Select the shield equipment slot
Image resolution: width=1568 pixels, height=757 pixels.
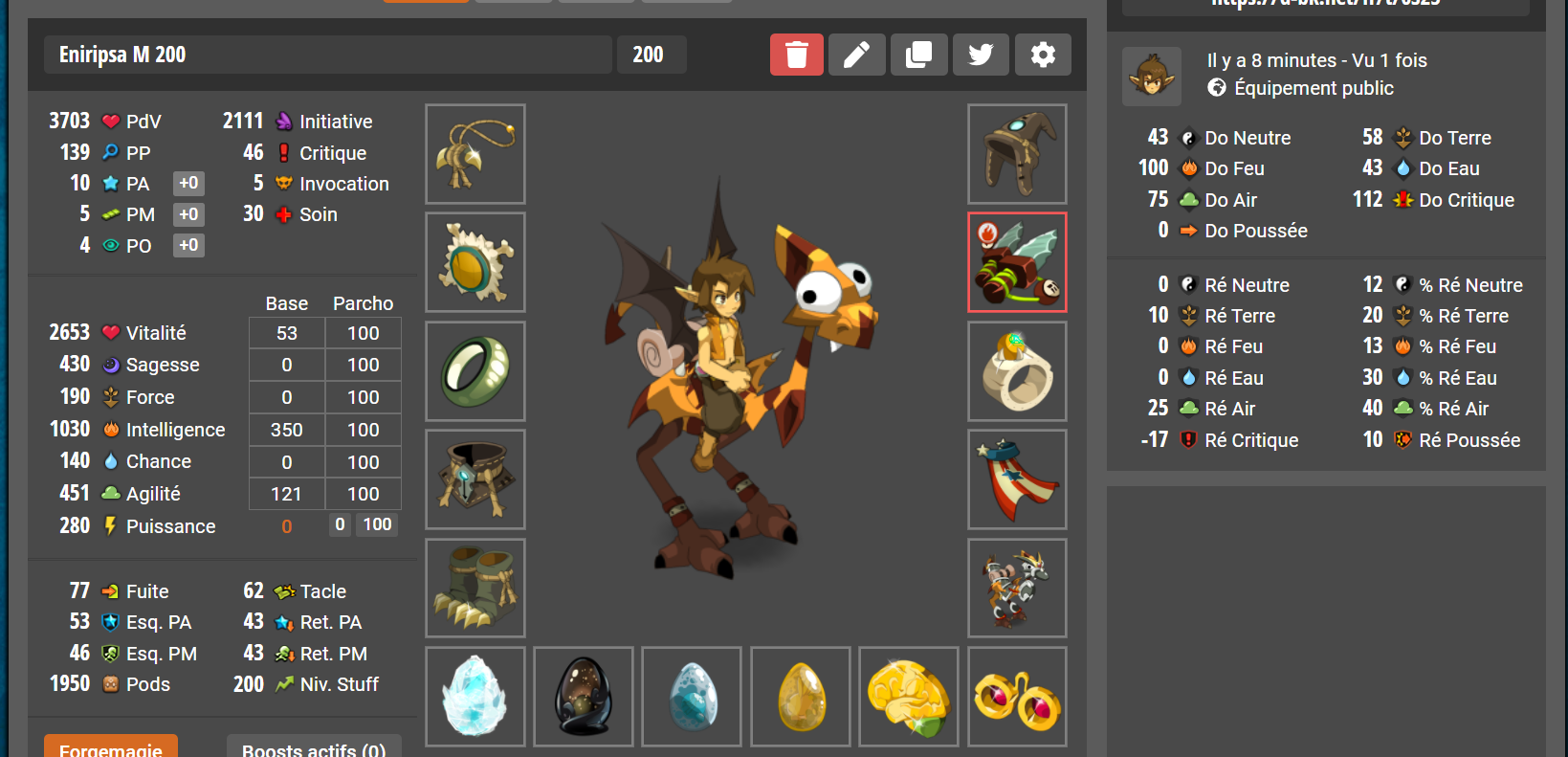pos(475,262)
